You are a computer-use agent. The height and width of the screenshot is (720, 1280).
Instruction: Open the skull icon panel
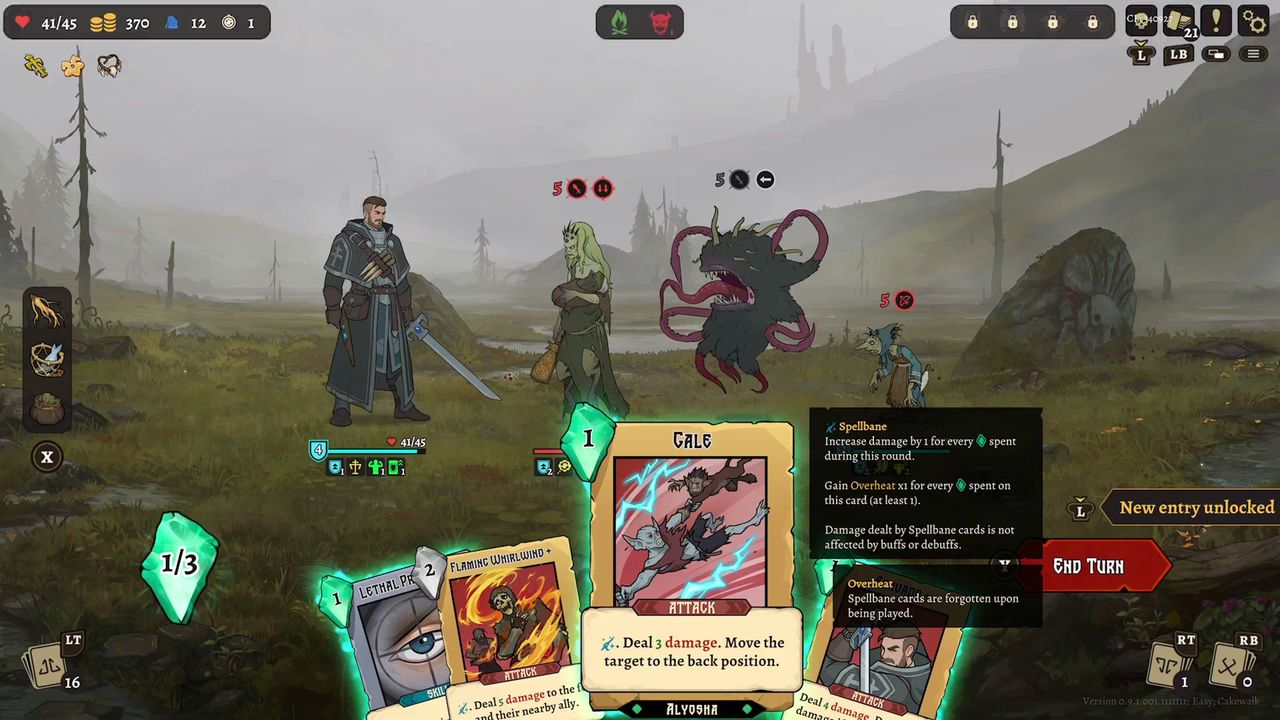(x=1141, y=20)
